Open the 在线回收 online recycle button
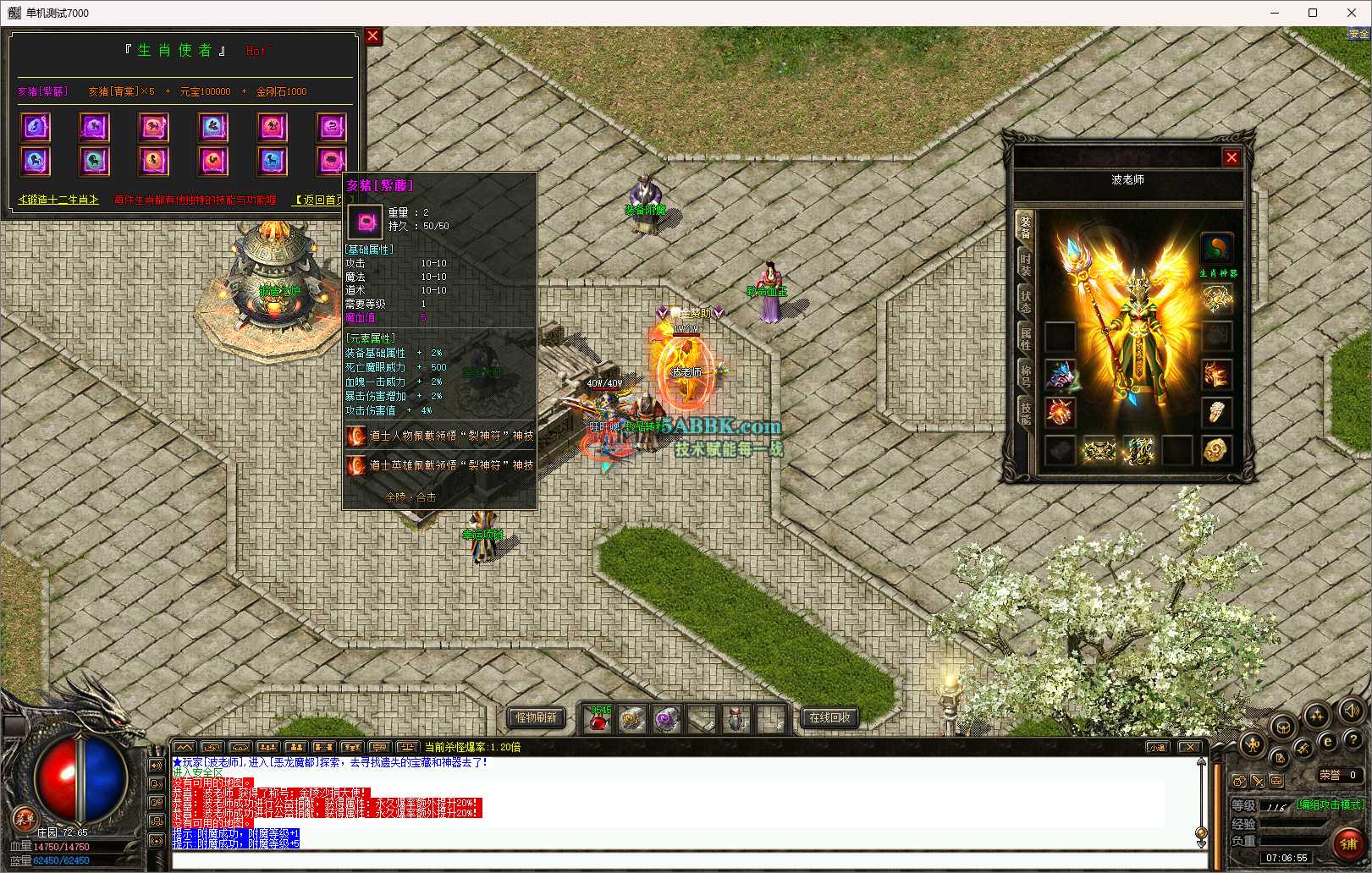The width and height of the screenshot is (1372, 873). 829,717
